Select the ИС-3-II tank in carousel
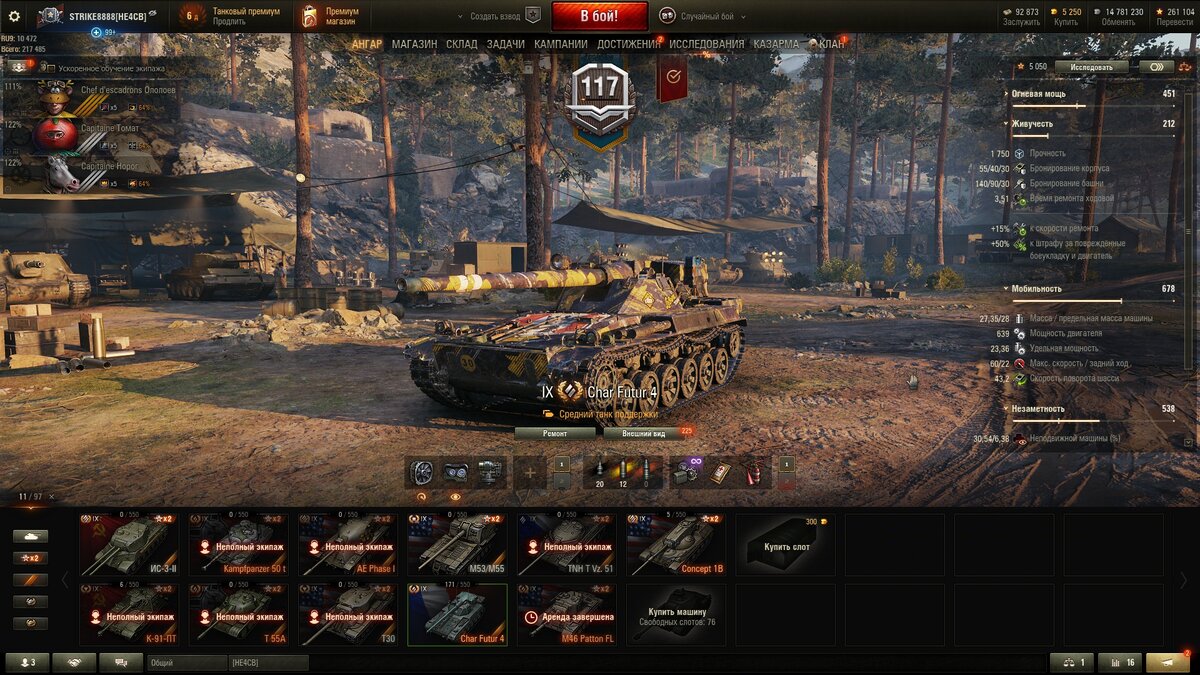The height and width of the screenshot is (675, 1200). coord(129,544)
